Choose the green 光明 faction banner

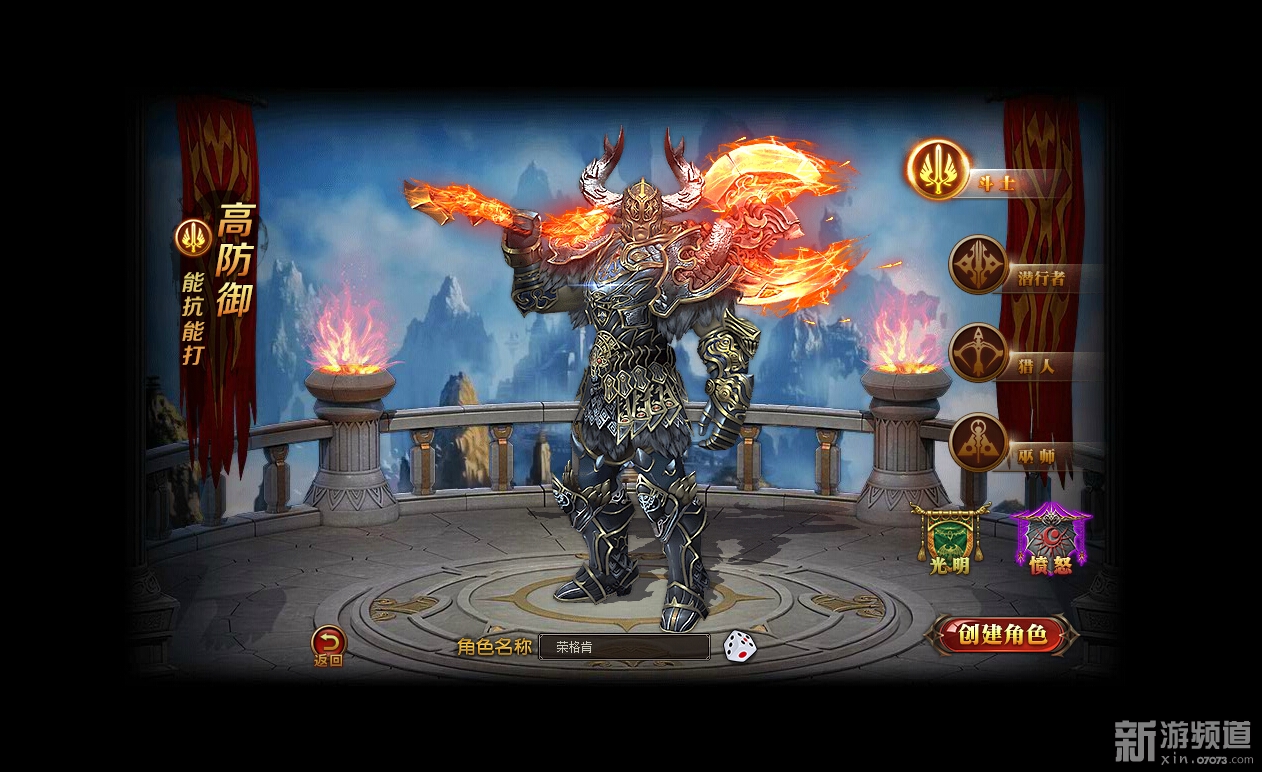pyautogui.click(x=948, y=538)
